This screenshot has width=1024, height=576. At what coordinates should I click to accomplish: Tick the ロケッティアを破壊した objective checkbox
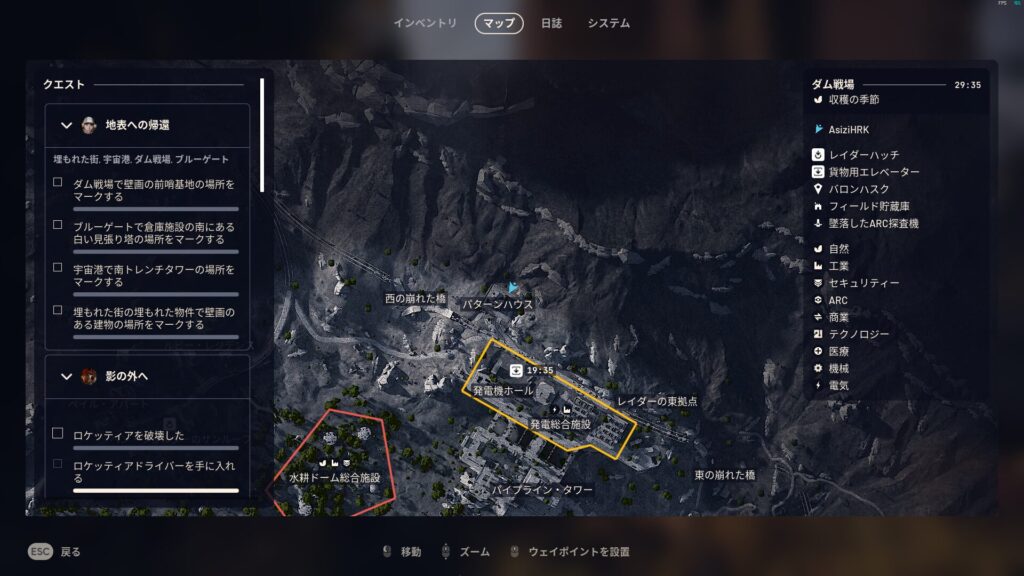(x=58, y=433)
